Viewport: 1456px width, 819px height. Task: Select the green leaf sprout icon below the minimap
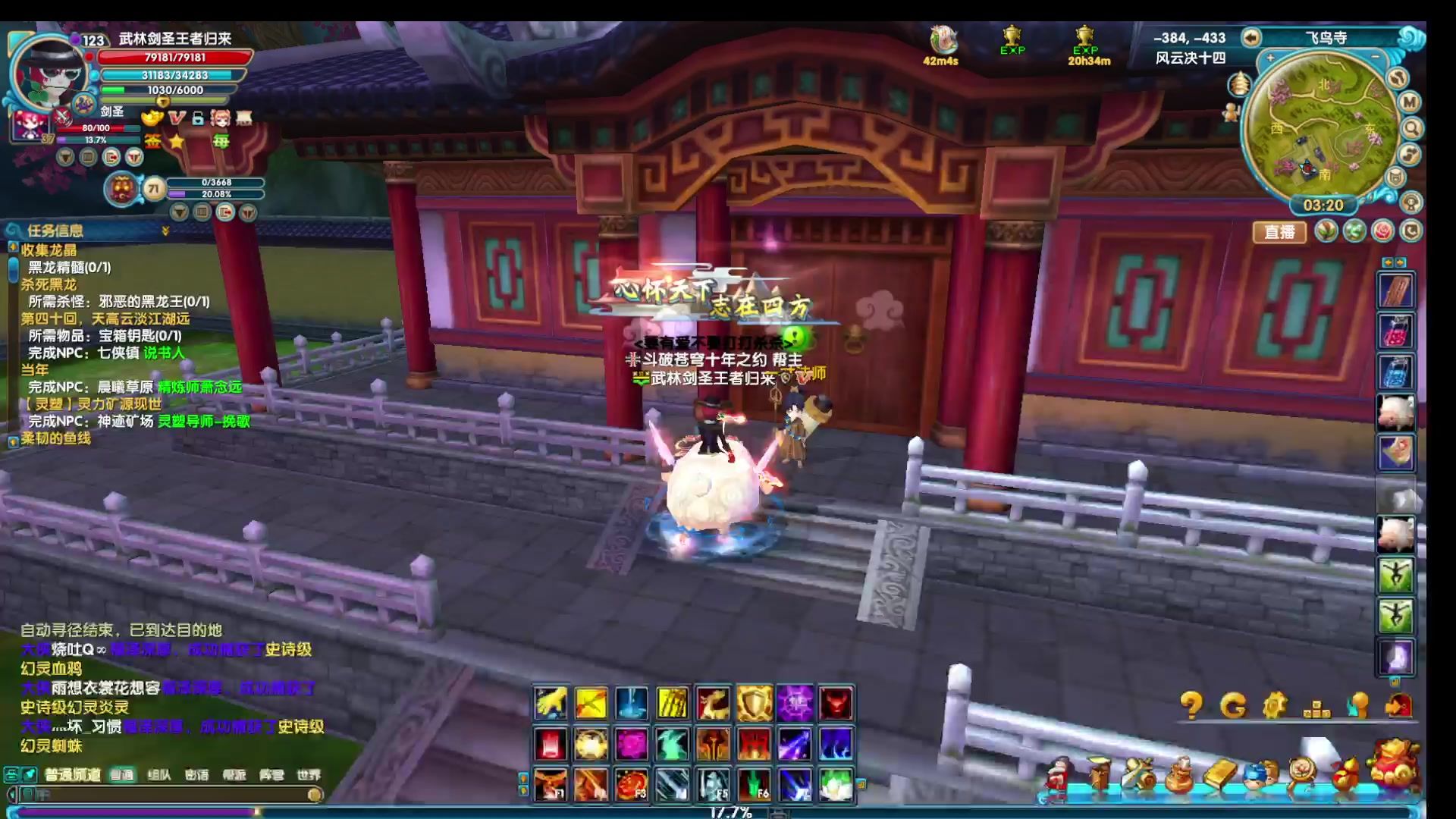click(x=1326, y=233)
